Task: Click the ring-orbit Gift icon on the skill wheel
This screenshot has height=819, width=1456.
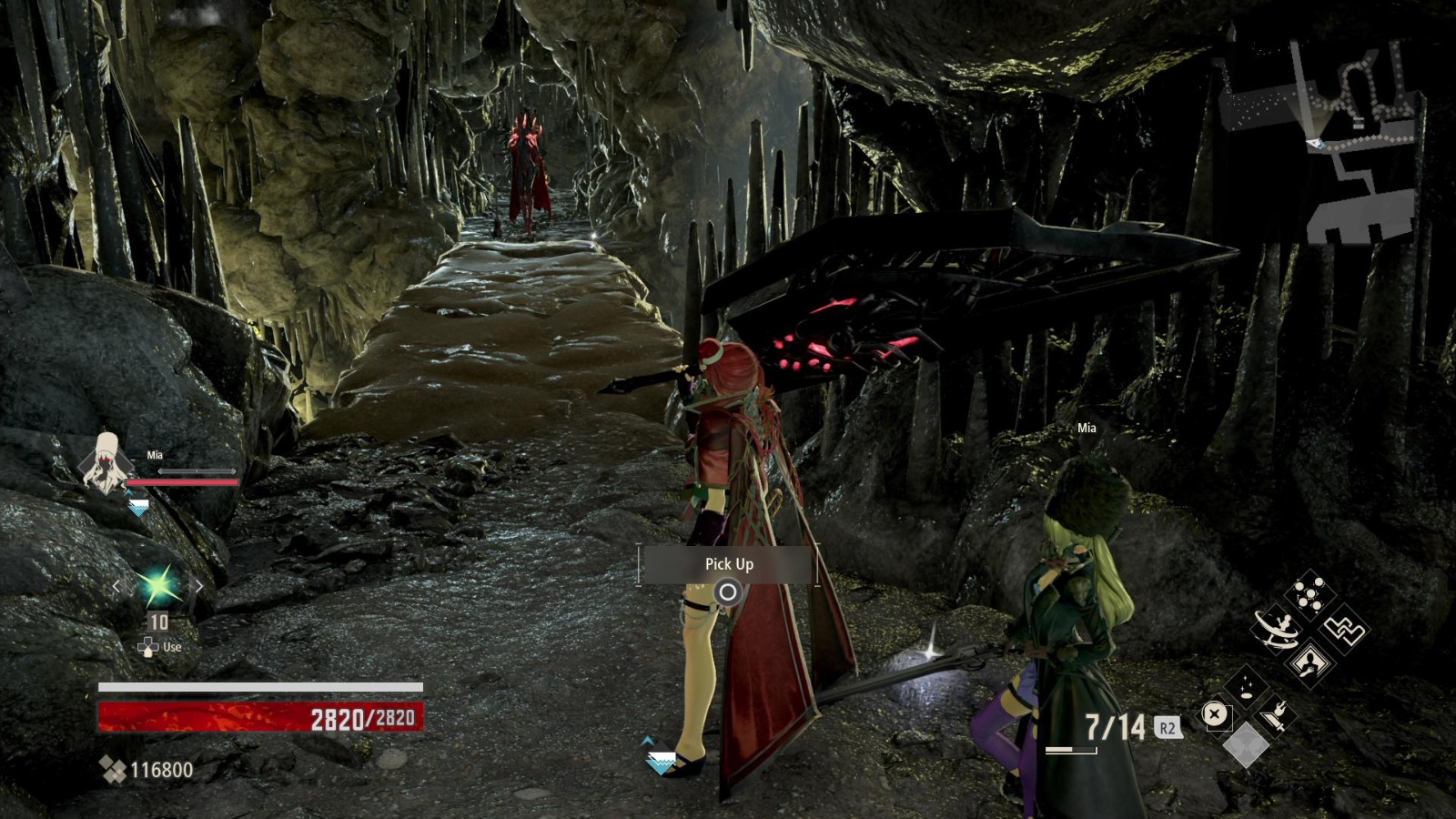Action: (1276, 628)
